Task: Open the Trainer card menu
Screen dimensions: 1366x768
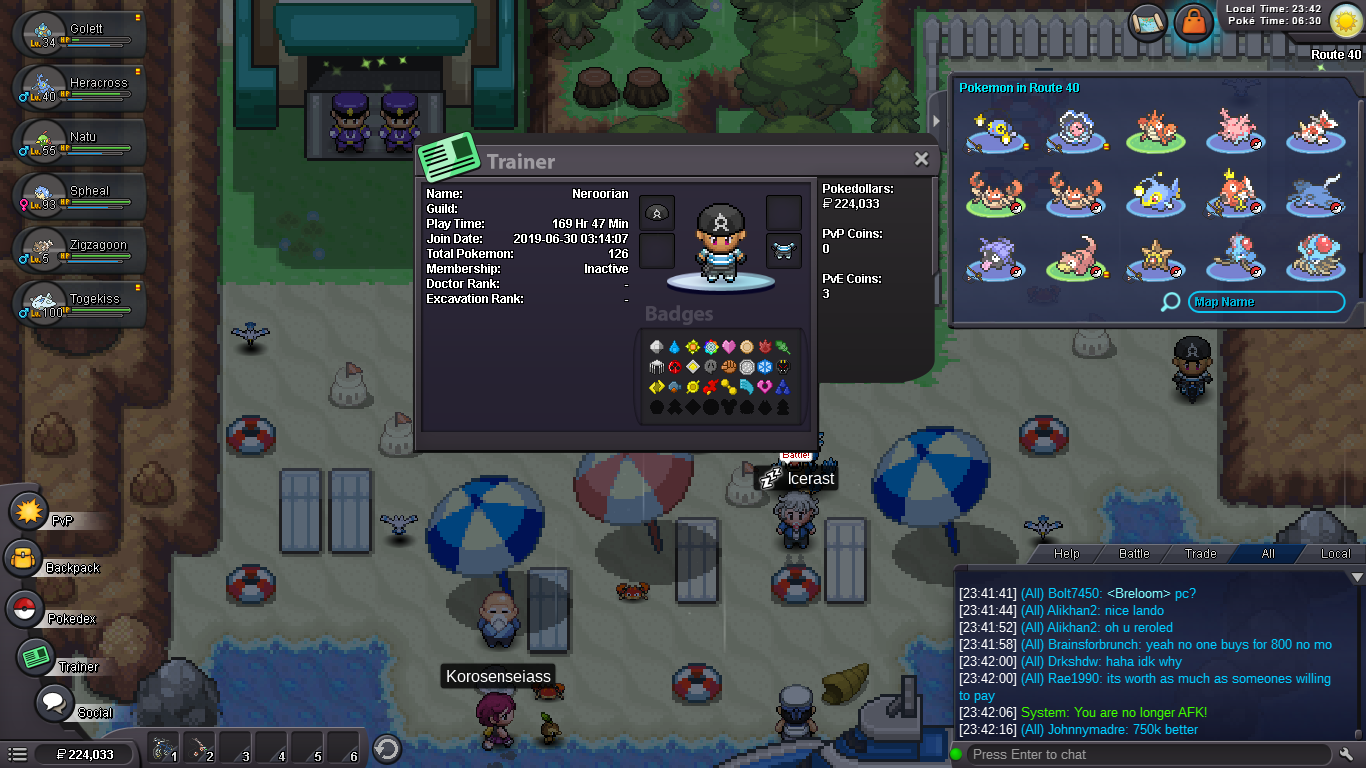Action: [38, 657]
